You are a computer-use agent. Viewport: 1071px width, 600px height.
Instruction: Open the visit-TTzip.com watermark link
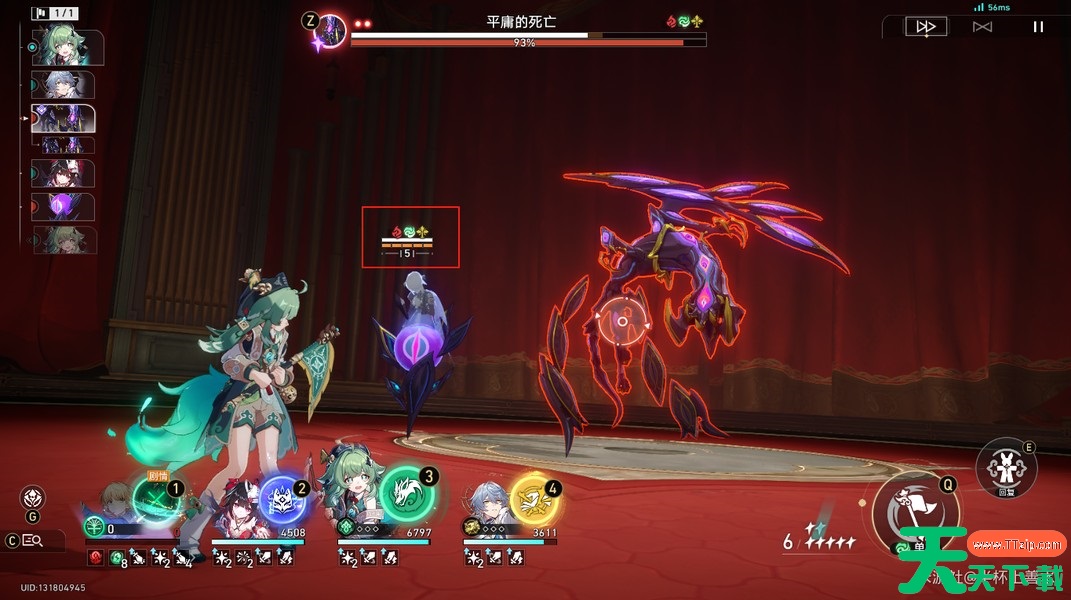tap(1018, 545)
